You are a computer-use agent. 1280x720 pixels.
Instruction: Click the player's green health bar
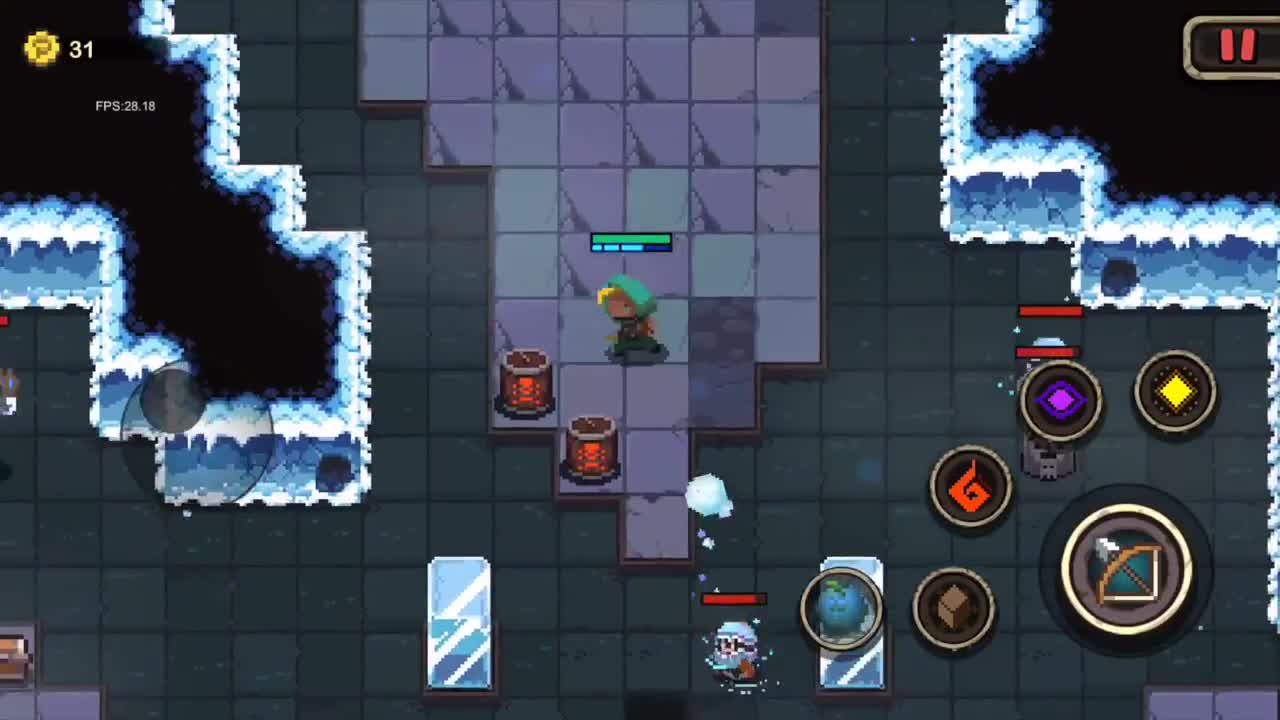tap(631, 240)
